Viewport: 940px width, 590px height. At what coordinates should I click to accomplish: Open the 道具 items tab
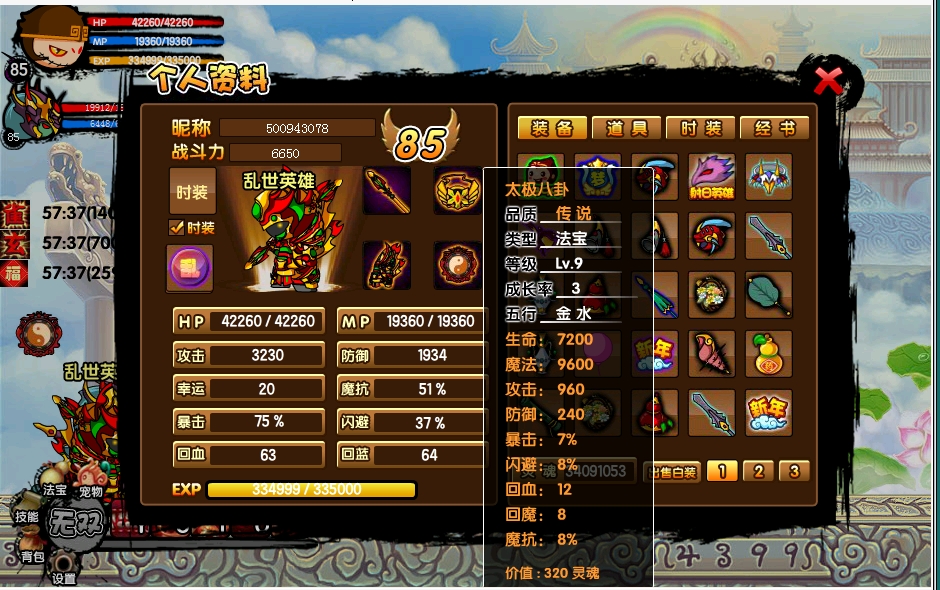[626, 128]
